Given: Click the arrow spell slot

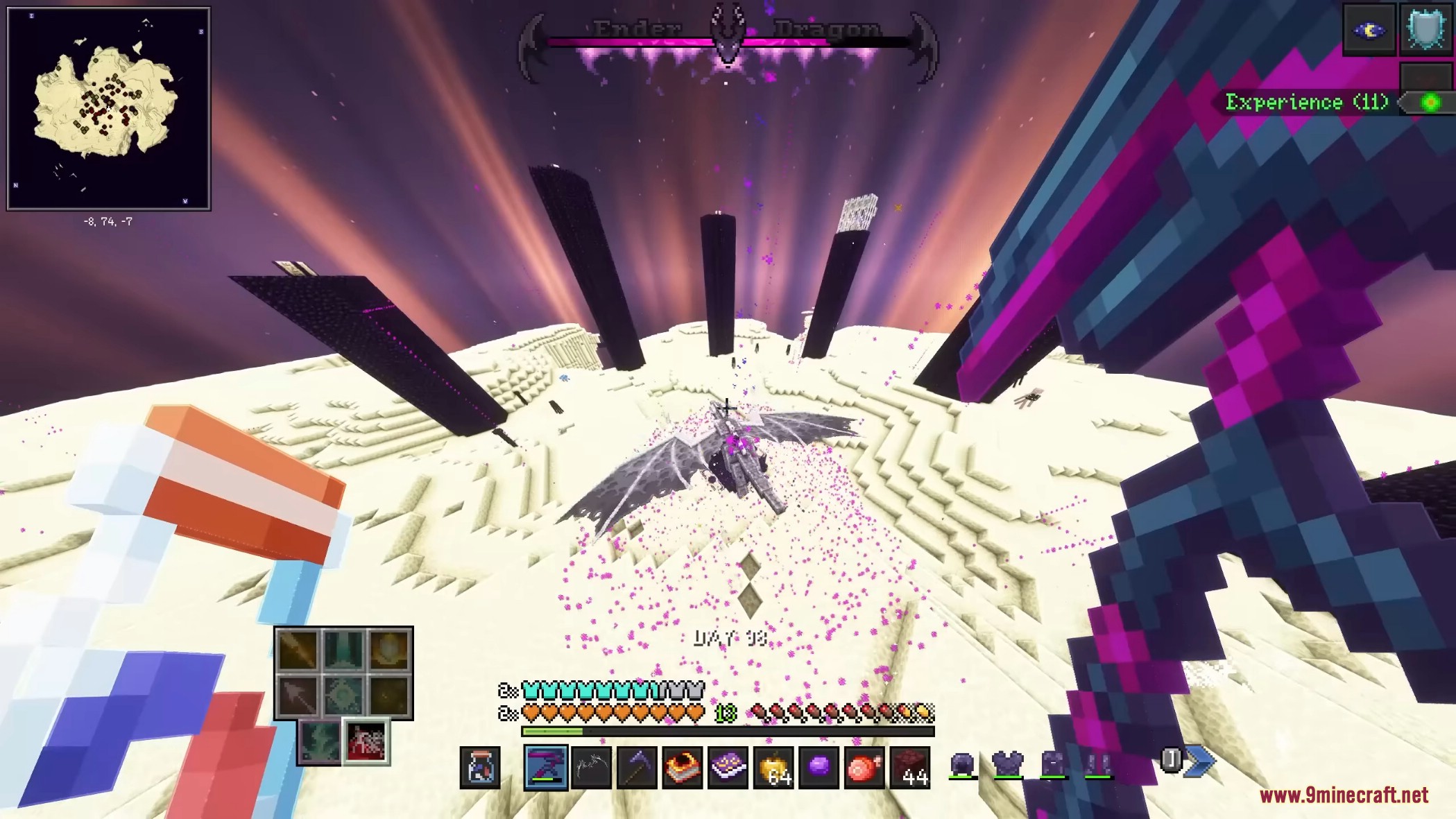Looking at the screenshot, I should point(298,695).
